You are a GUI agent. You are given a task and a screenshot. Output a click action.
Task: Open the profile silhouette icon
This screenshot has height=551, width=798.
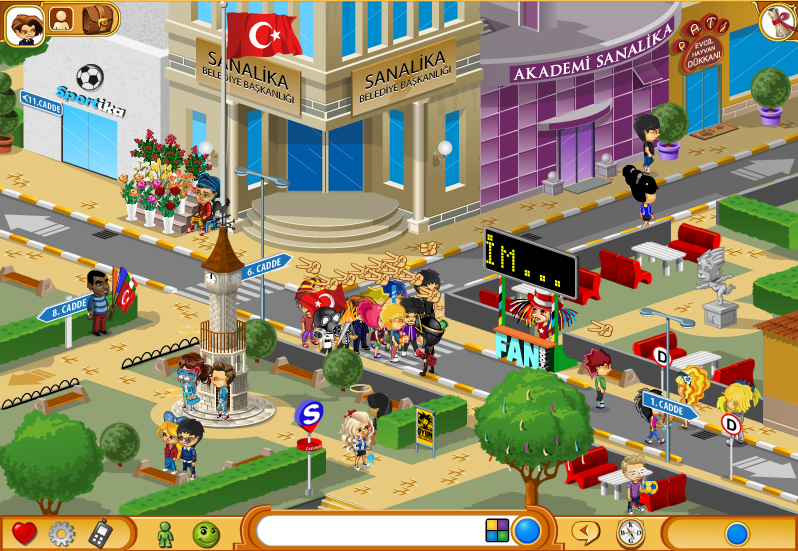(x=62, y=19)
